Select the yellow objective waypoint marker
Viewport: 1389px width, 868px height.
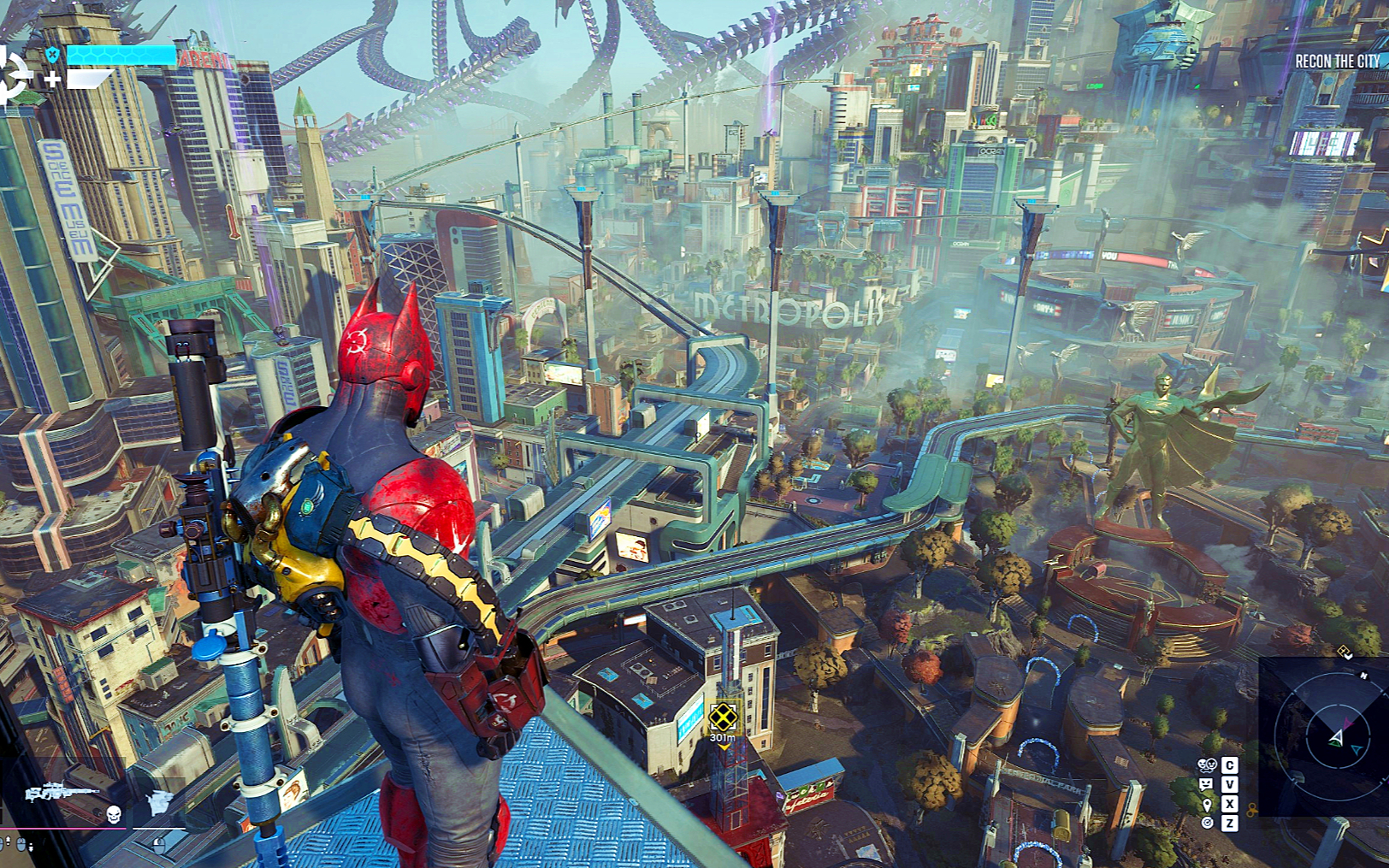tap(723, 716)
